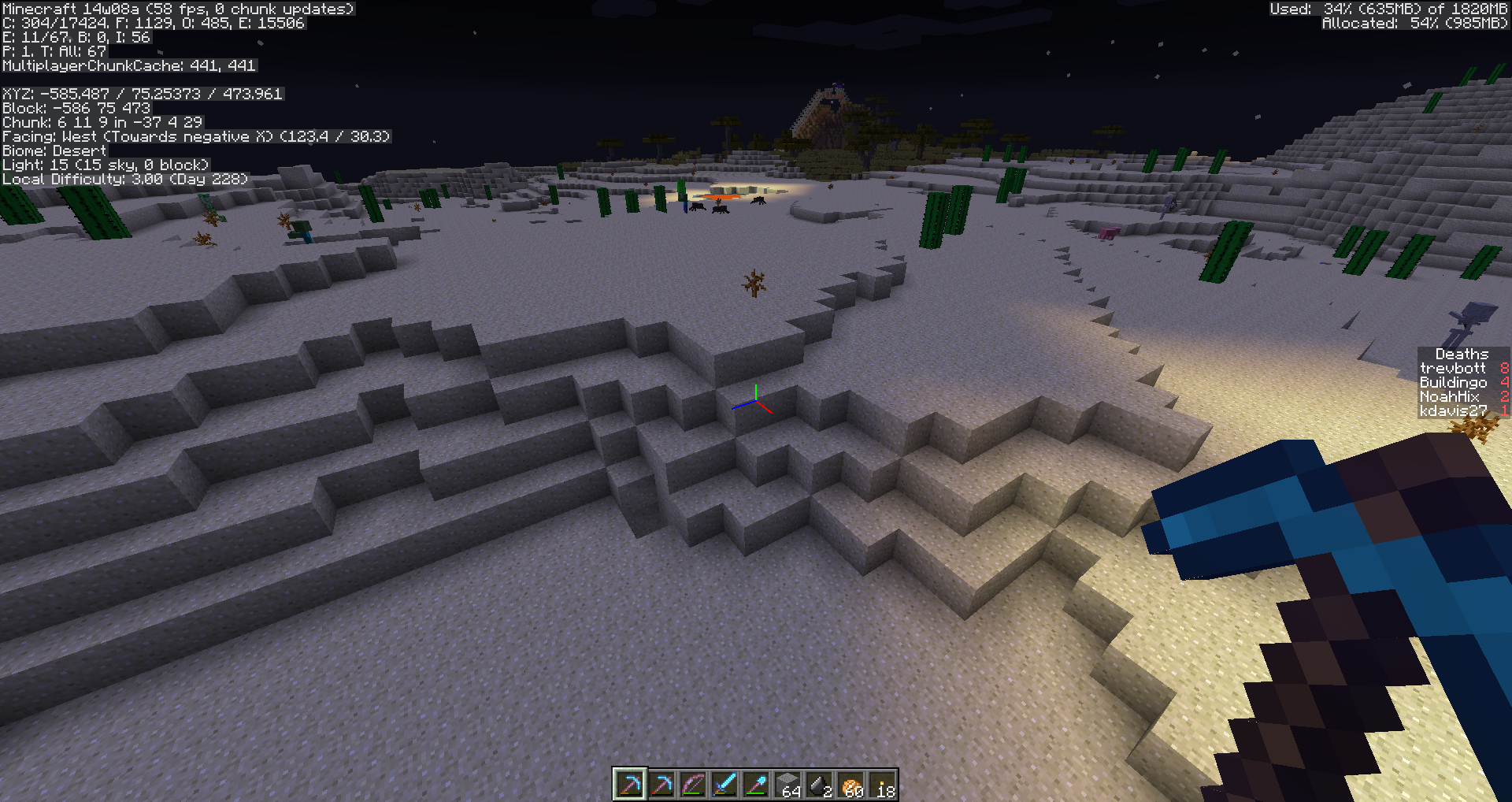
Task: Select the stack of 60 pumpkin pies
Action: [850, 785]
